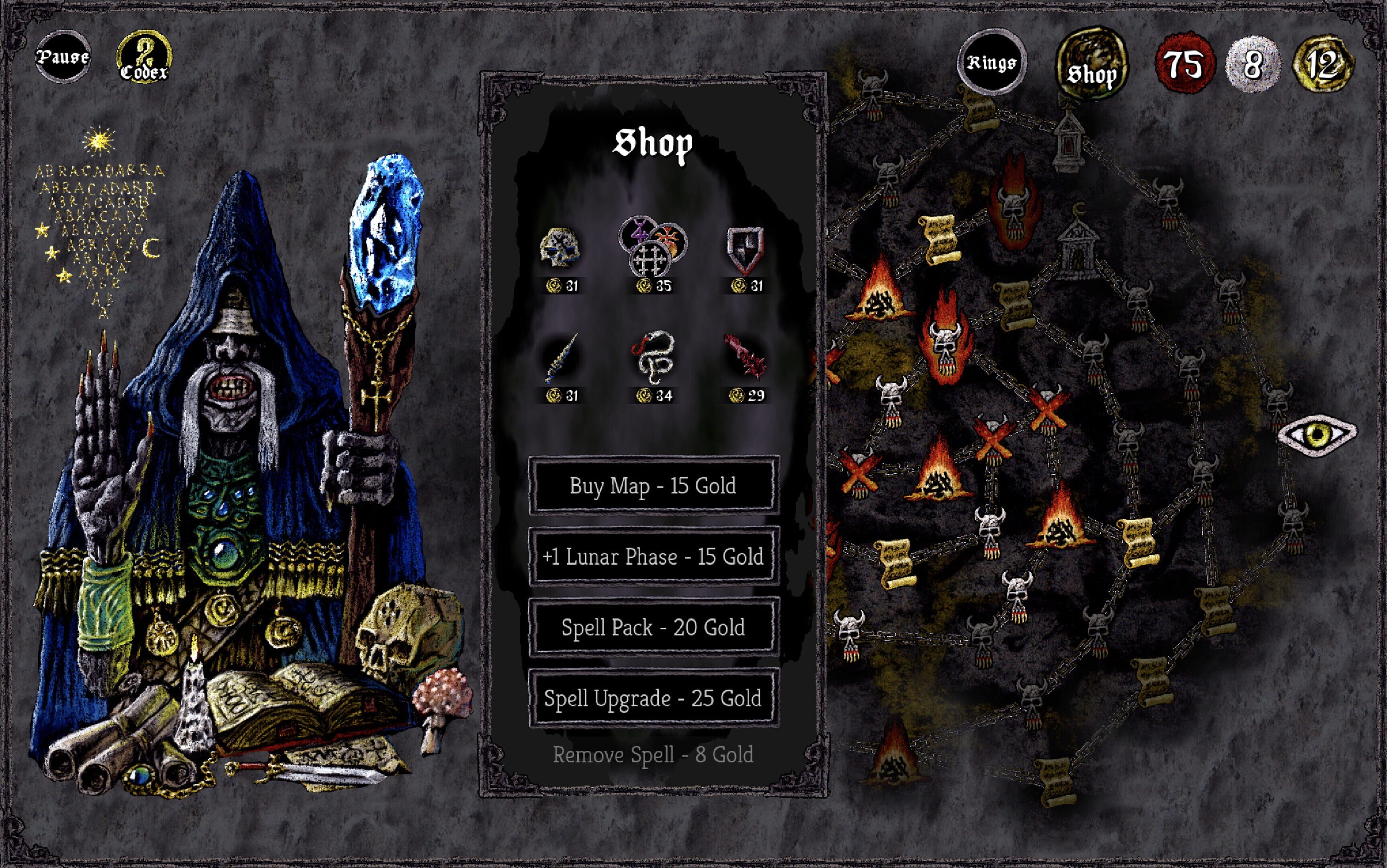Toggle the Shop button in the top bar
This screenshot has width=1387, height=868.
(x=1091, y=65)
